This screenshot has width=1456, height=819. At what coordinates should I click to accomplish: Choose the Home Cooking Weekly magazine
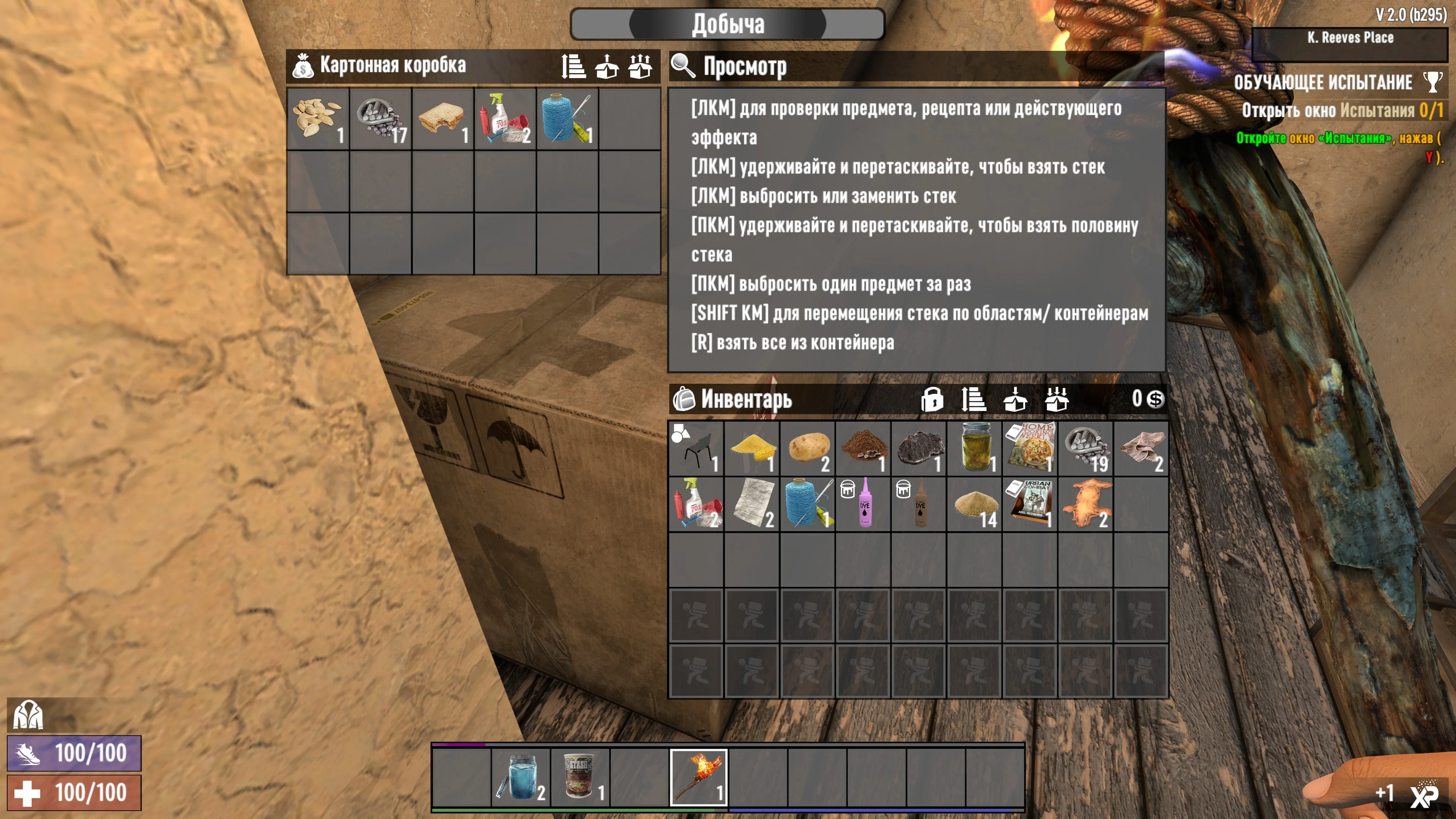[1030, 448]
